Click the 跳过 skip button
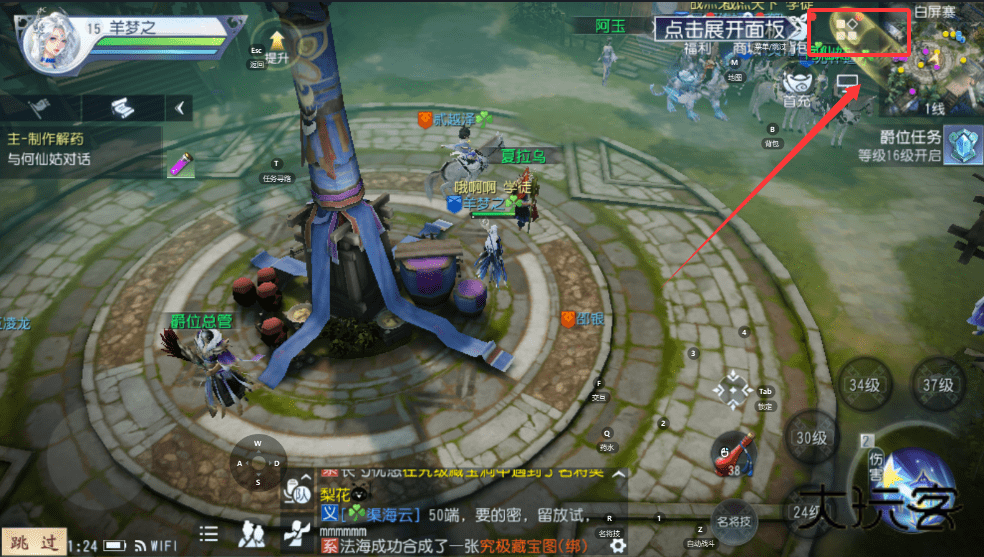Screen dimensions: 984x557 (34, 543)
